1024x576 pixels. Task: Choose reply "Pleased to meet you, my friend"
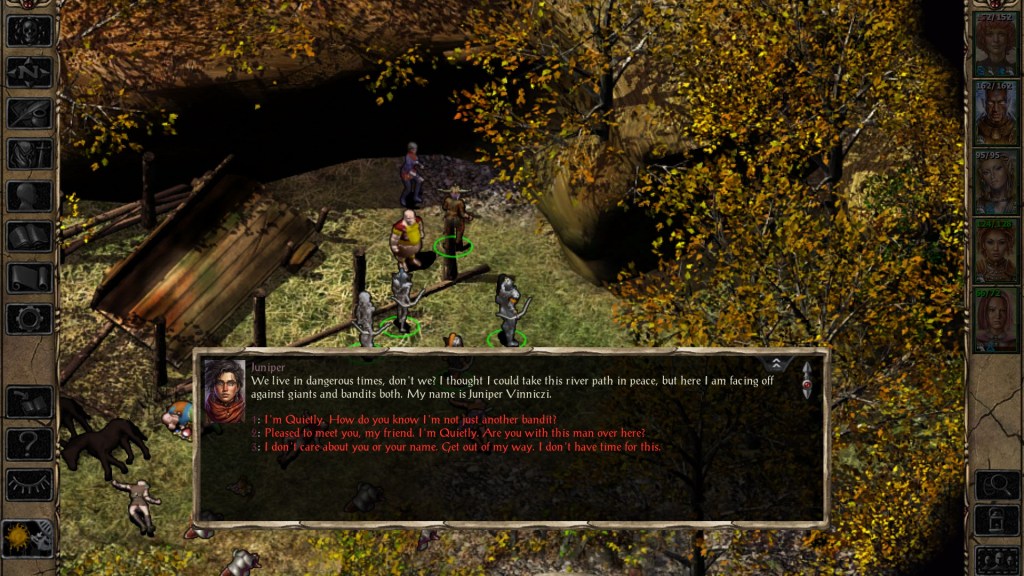point(455,433)
